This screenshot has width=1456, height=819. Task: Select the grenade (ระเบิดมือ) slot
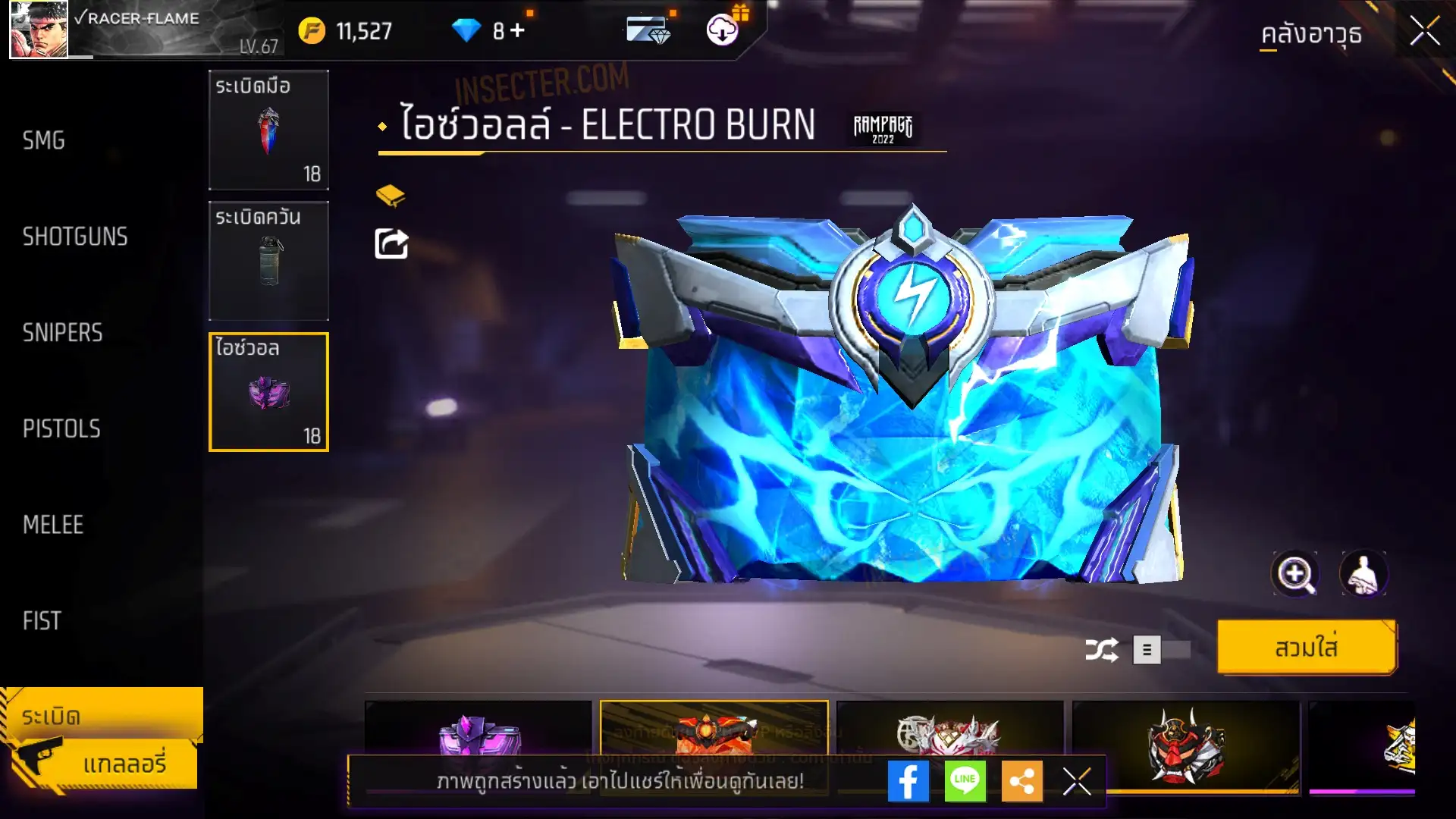tap(268, 130)
